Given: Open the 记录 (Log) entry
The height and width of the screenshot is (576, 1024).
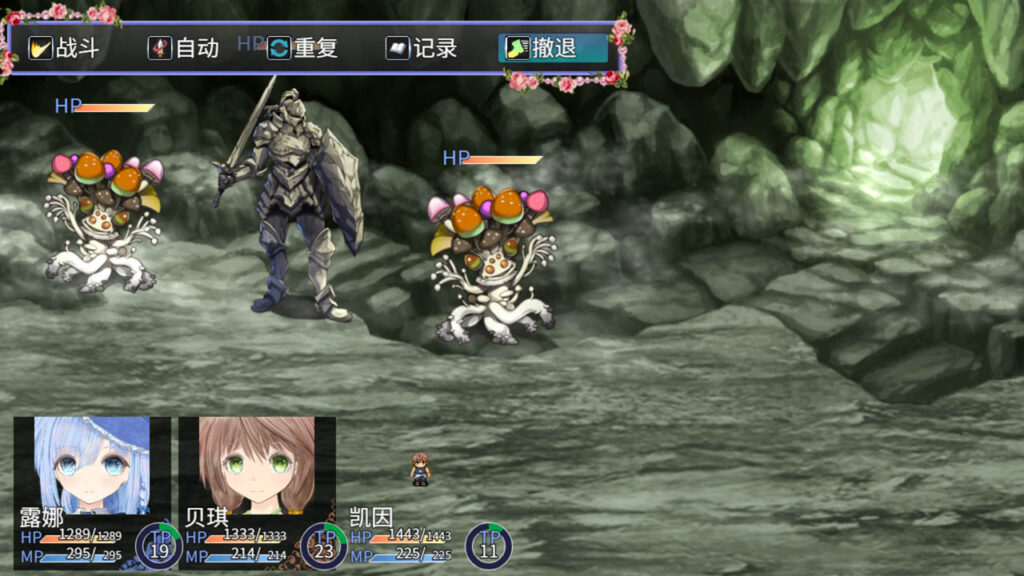Looking at the screenshot, I should (x=422, y=48).
